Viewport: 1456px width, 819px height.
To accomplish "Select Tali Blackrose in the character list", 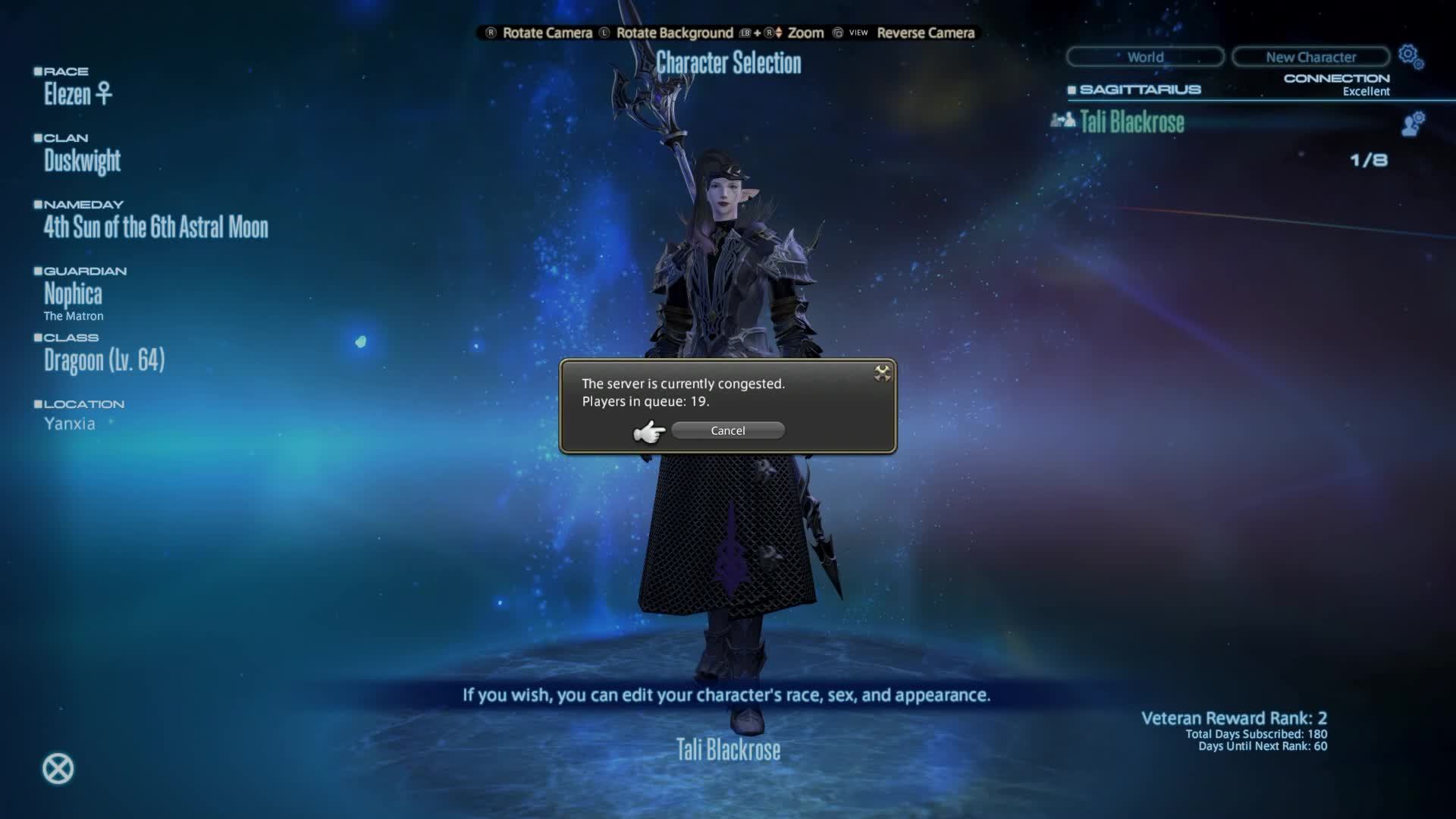I will (x=1131, y=122).
